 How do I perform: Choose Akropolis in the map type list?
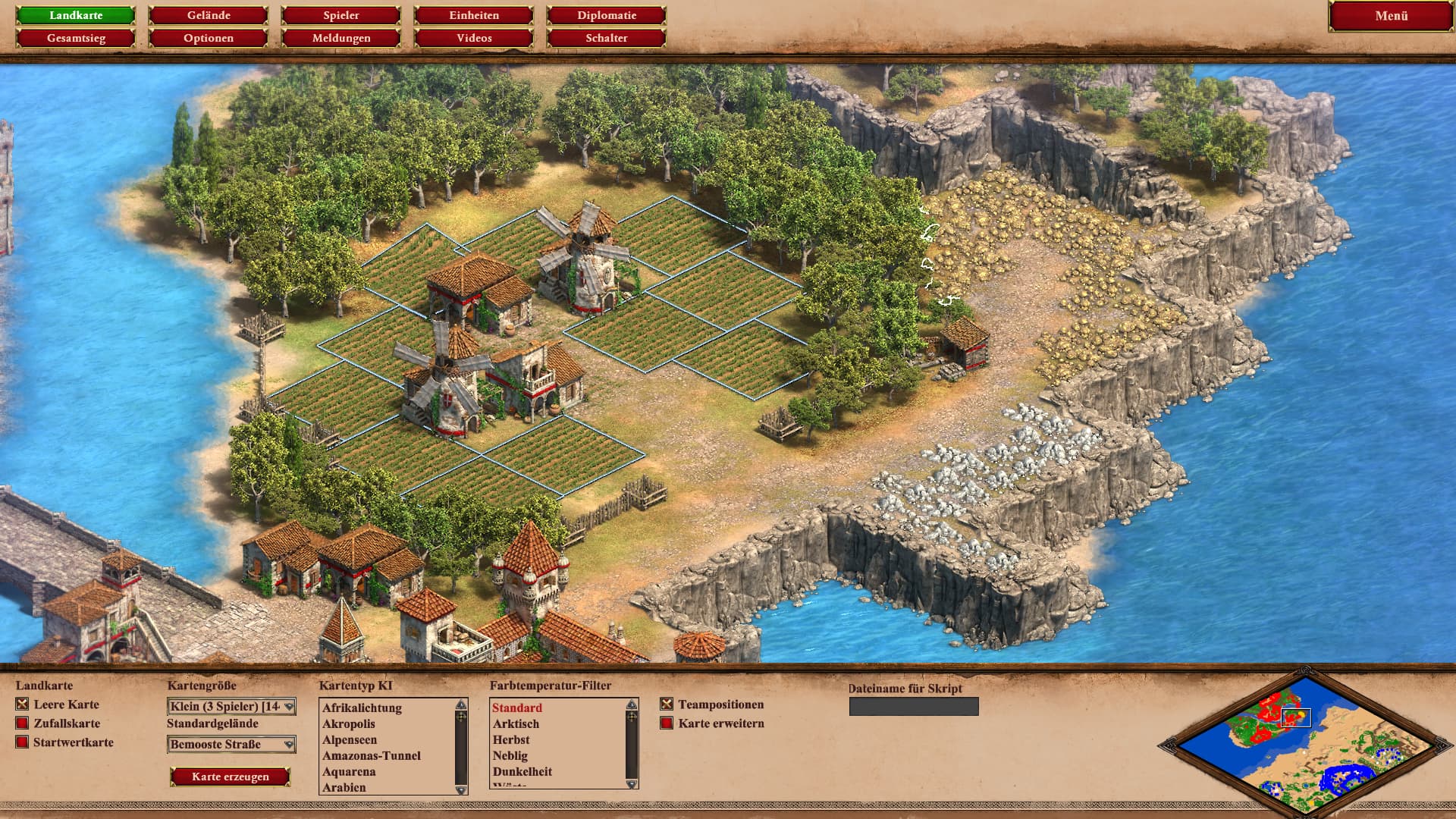pyautogui.click(x=349, y=724)
